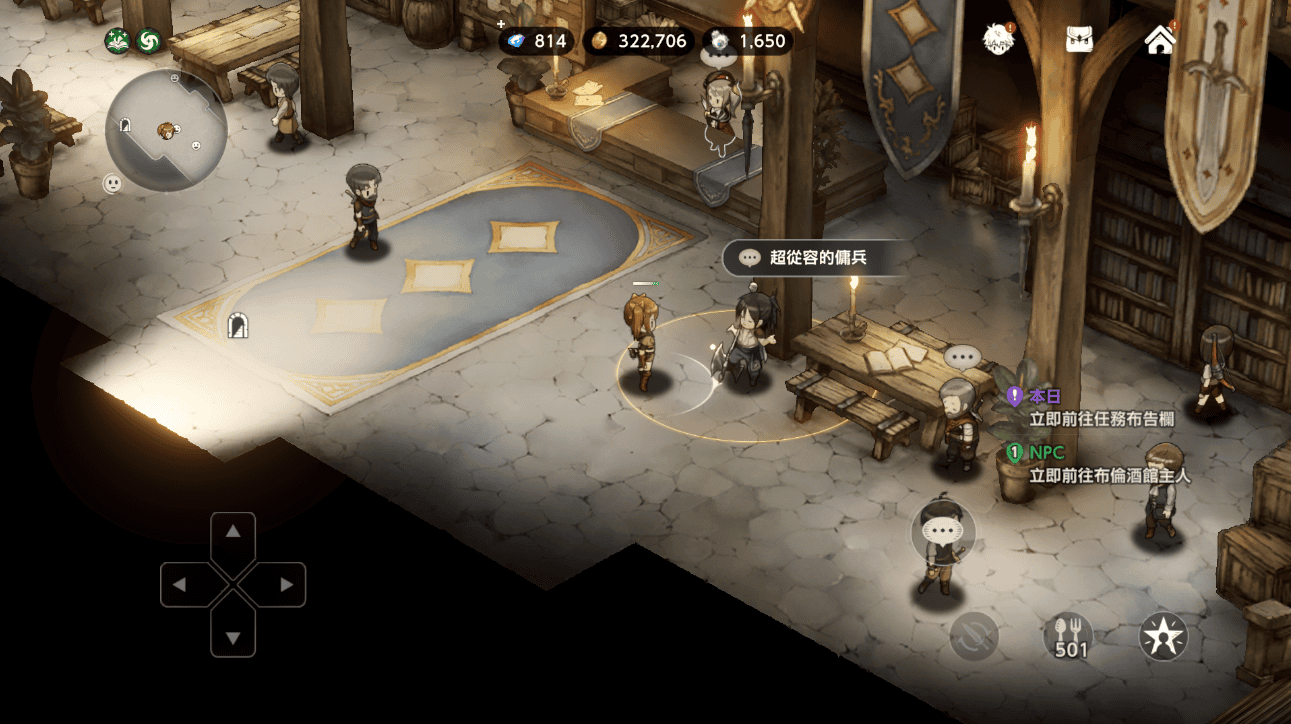The height and width of the screenshot is (724, 1291).
Task: Open the circular minimap
Action: [166, 130]
